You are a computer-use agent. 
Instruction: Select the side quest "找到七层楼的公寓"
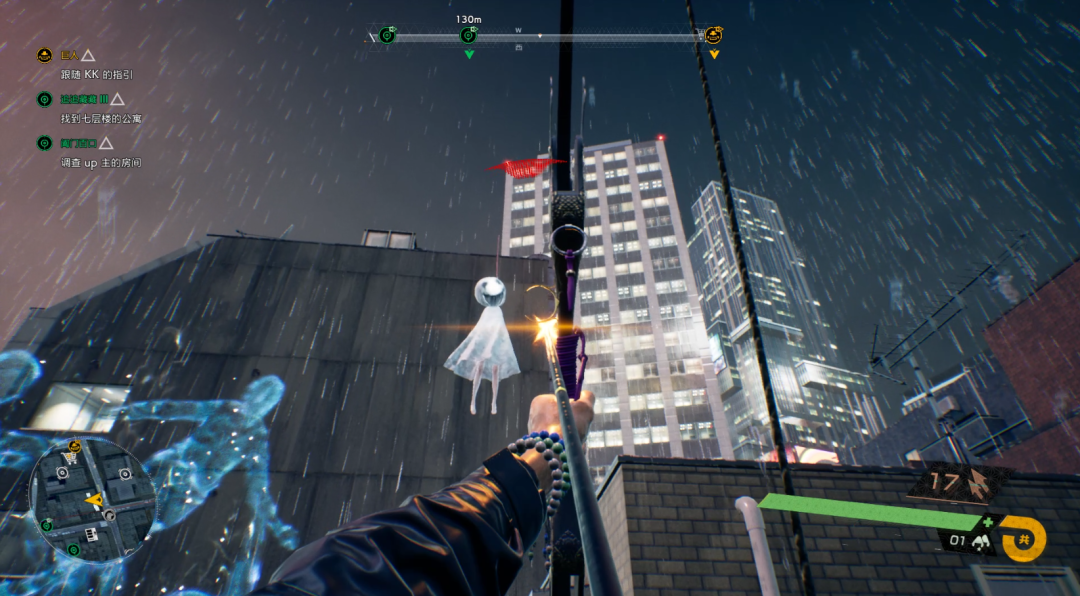101,118
